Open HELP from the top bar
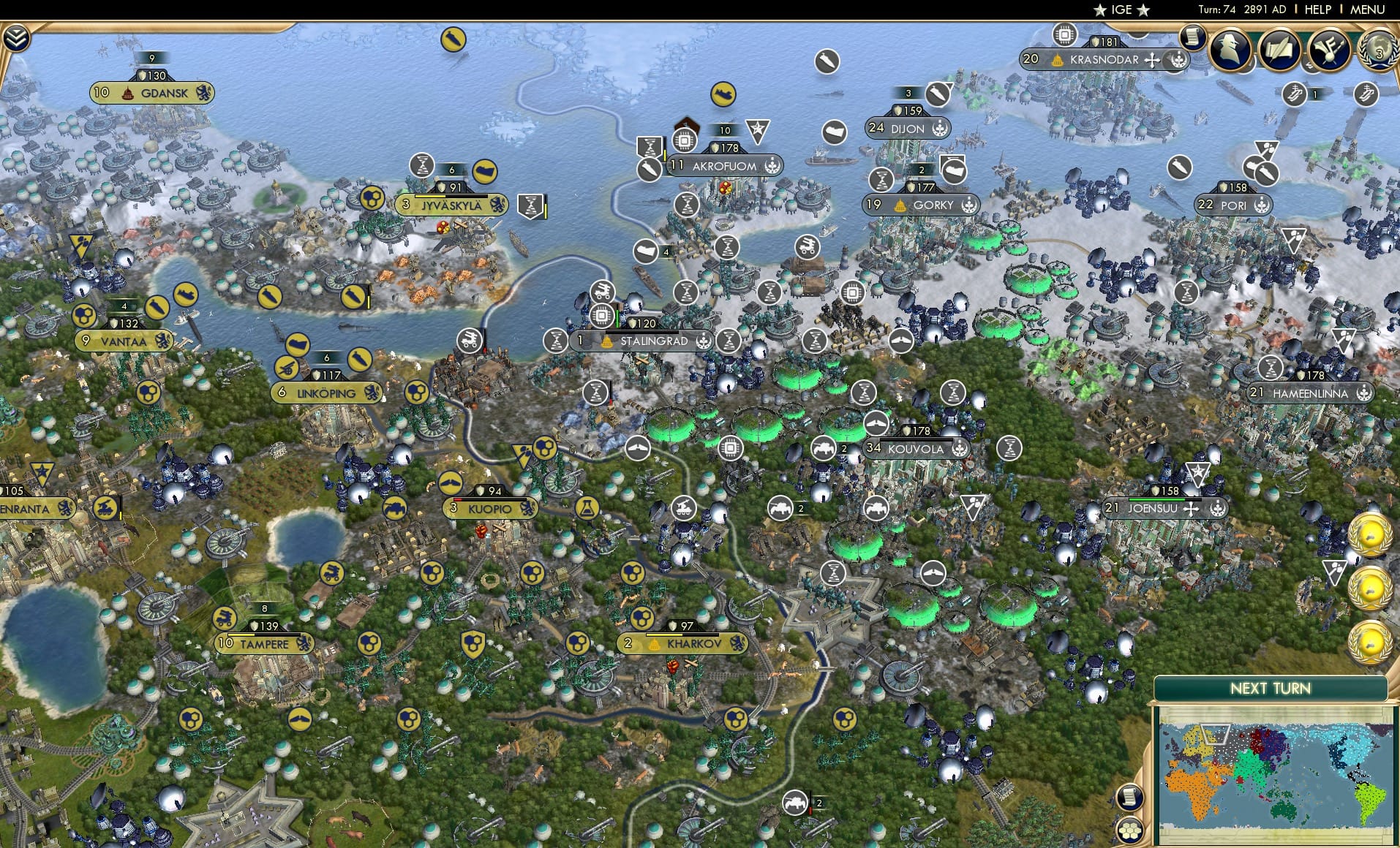This screenshot has height=848, width=1400. [x=1317, y=10]
